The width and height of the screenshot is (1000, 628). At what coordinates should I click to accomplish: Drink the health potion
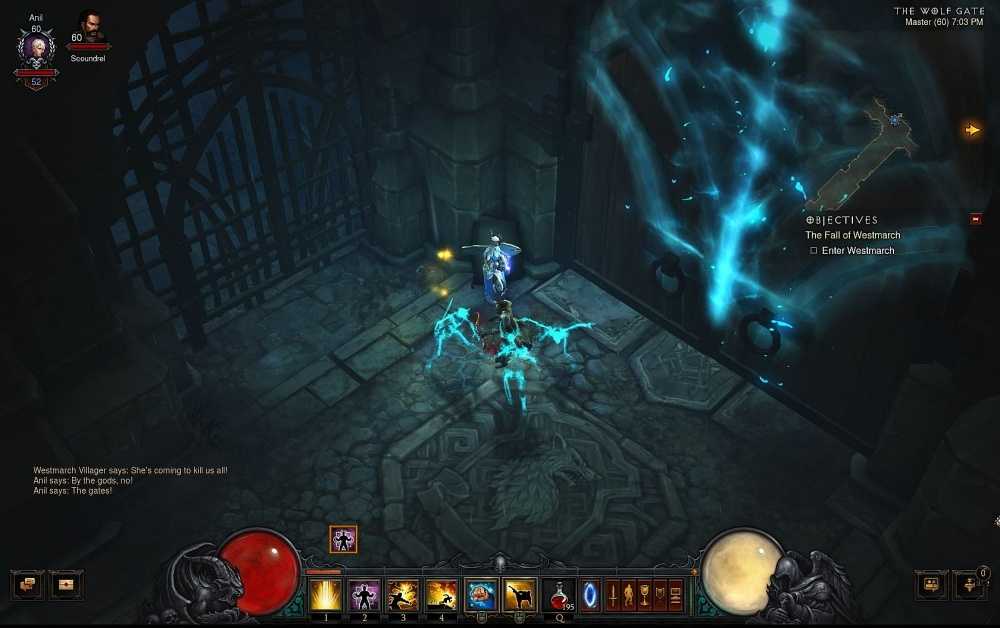coord(558,595)
